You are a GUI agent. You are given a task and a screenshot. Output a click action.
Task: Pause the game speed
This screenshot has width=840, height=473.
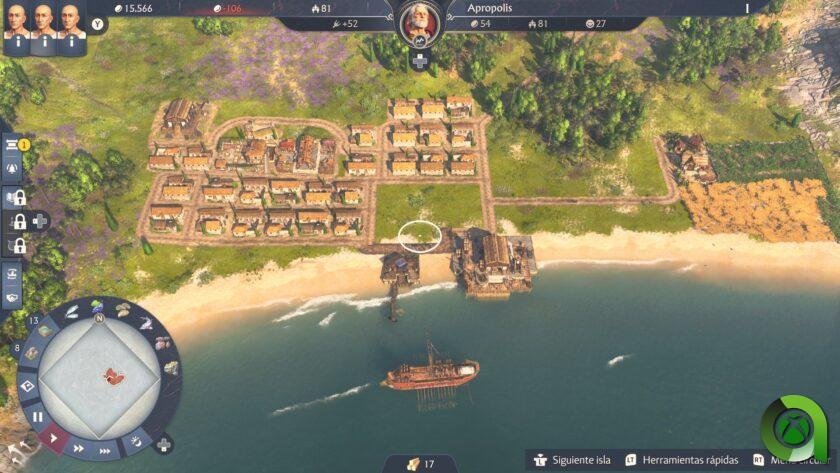click(37, 416)
